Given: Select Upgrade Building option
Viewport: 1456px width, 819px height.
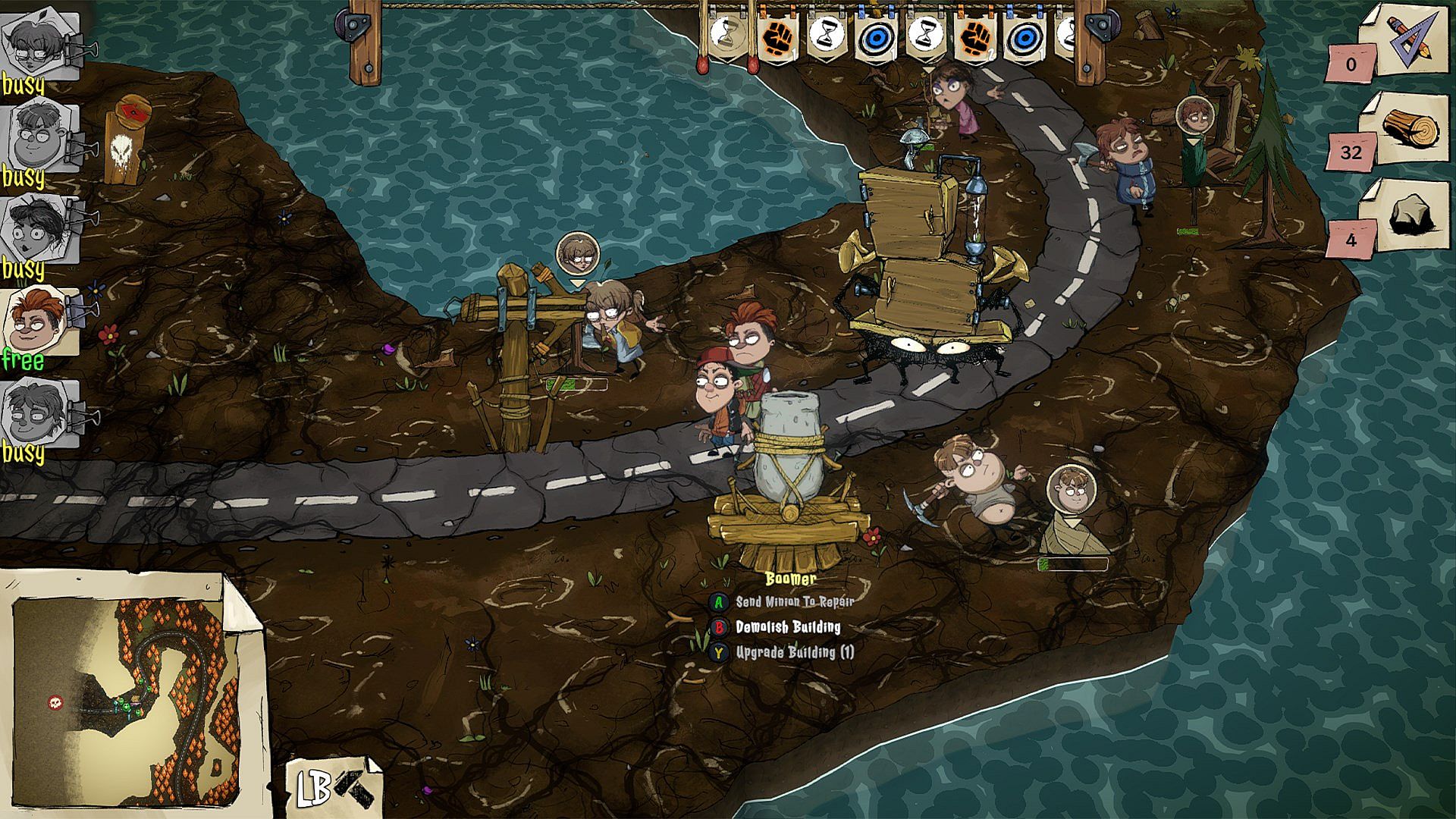Looking at the screenshot, I should 794,652.
